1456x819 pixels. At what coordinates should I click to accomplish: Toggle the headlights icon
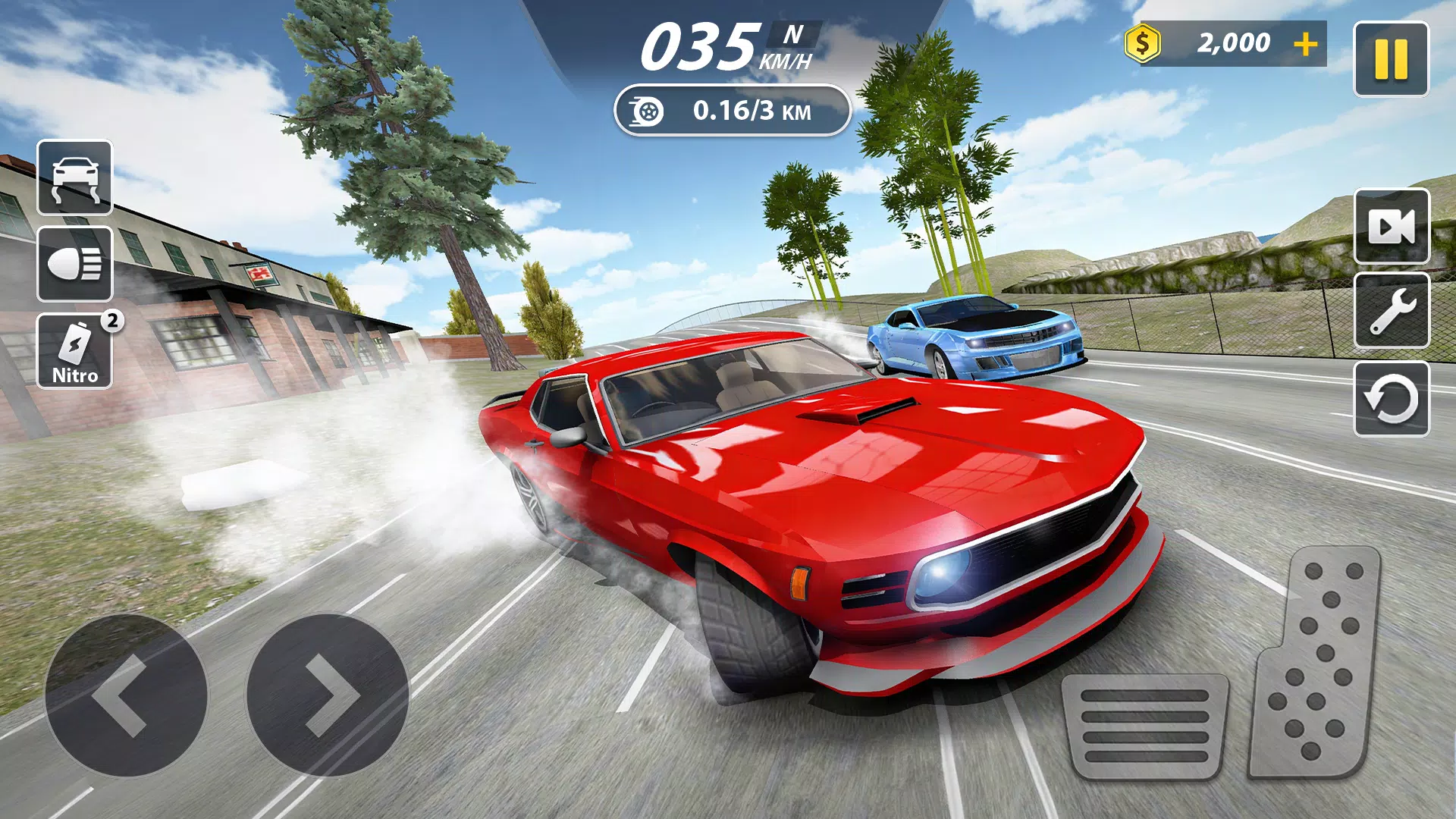pyautogui.click(x=74, y=265)
